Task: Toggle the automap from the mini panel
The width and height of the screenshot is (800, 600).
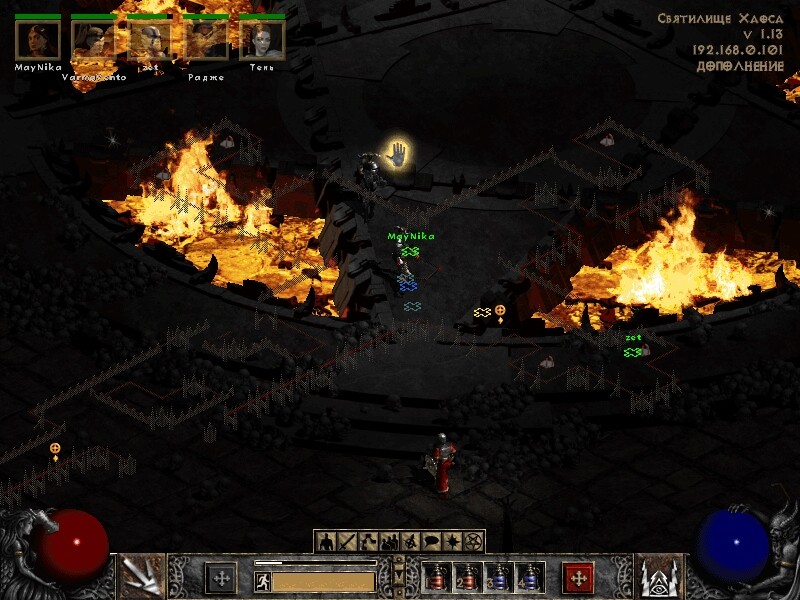Action: [x=410, y=542]
